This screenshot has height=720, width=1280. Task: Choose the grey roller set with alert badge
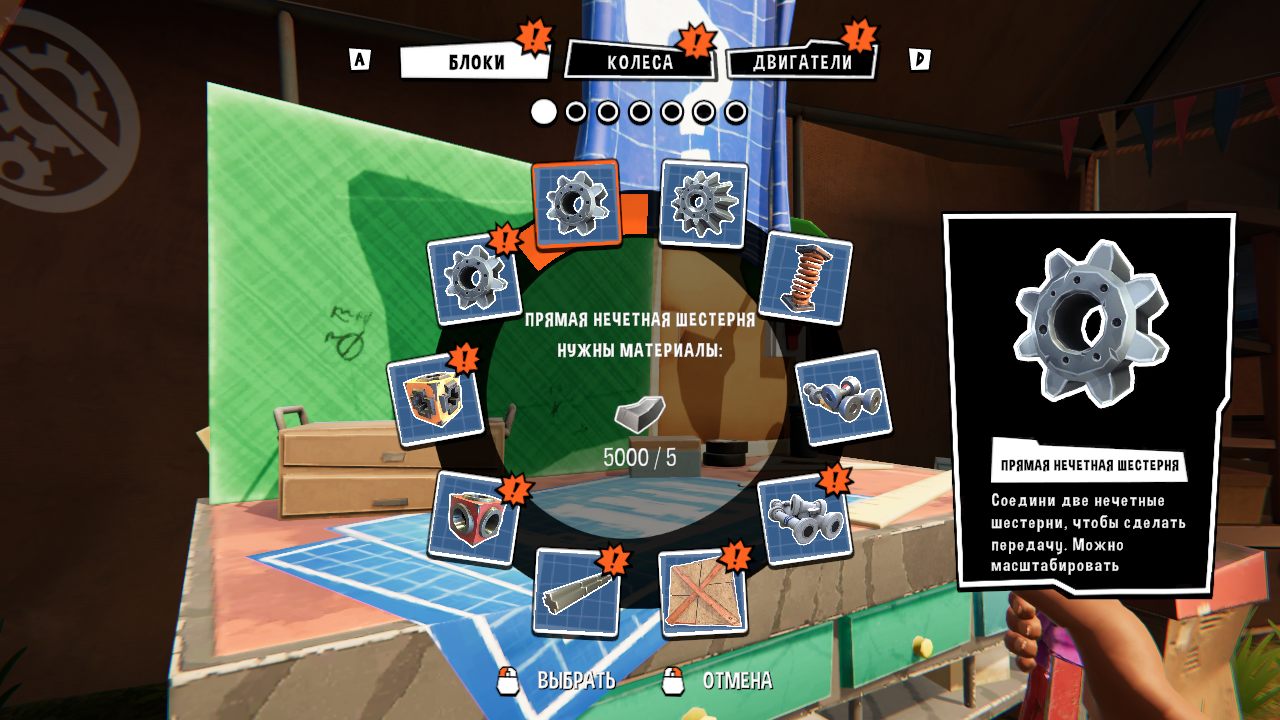click(805, 519)
